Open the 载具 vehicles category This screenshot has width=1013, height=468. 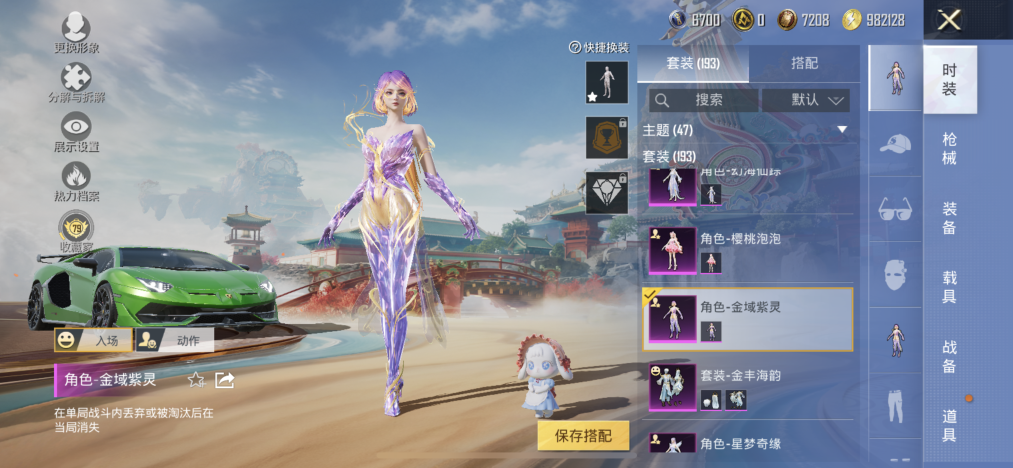coord(949,287)
